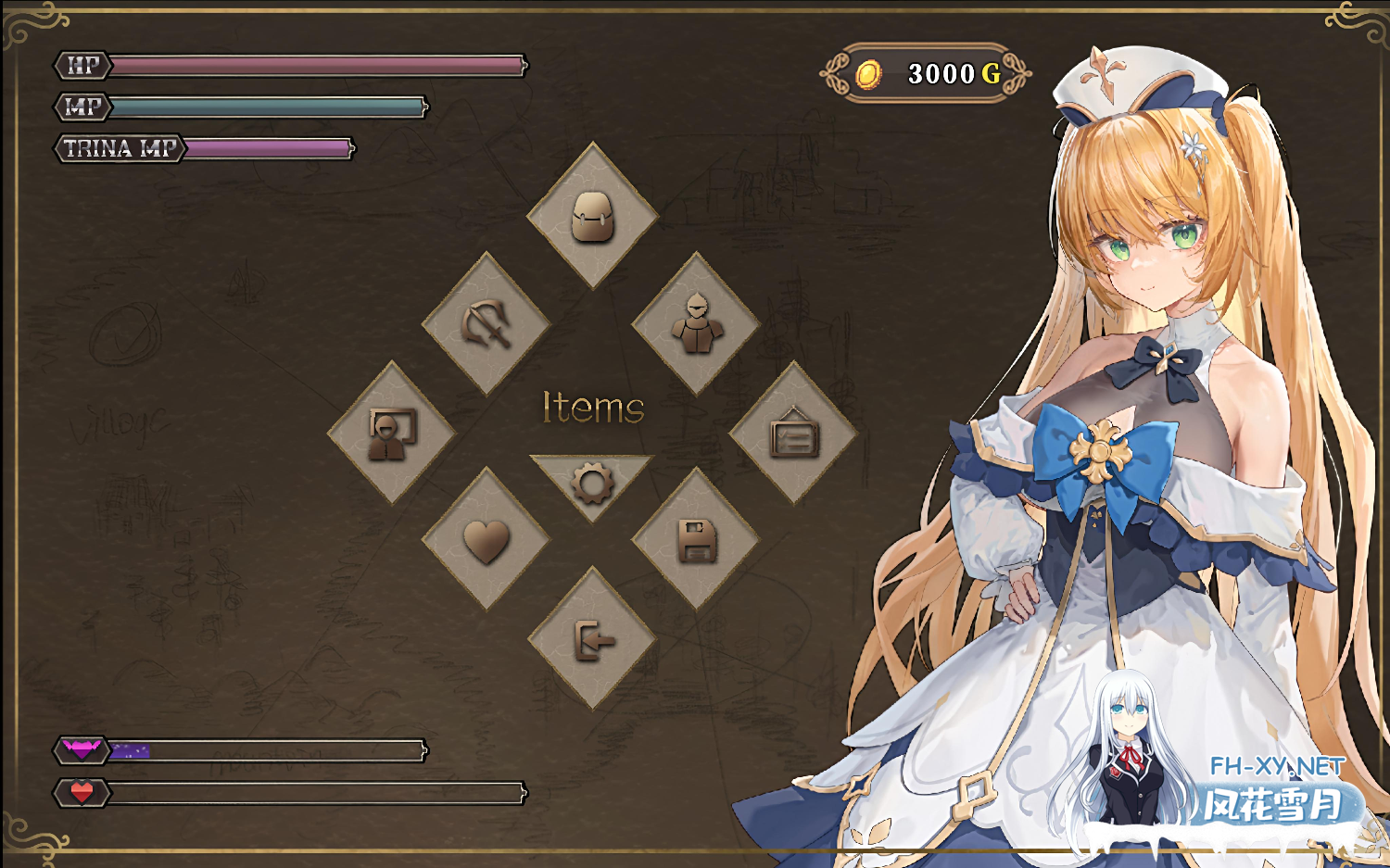Viewport: 1390px width, 868px height.
Task: Choose the exit arrow tile
Action: pyautogui.click(x=592, y=639)
